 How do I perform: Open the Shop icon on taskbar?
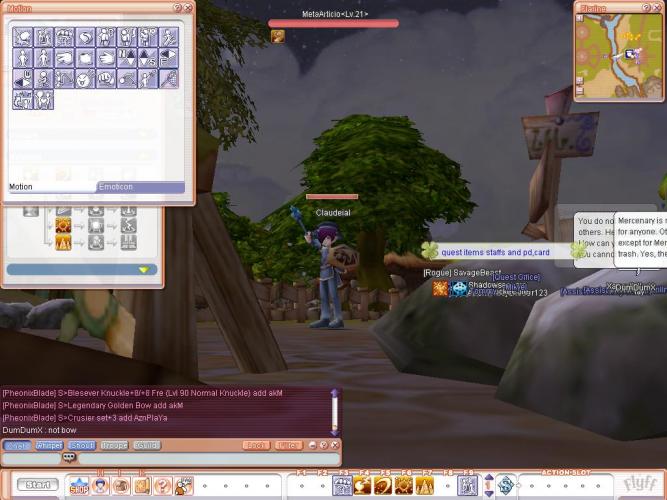click(78, 486)
